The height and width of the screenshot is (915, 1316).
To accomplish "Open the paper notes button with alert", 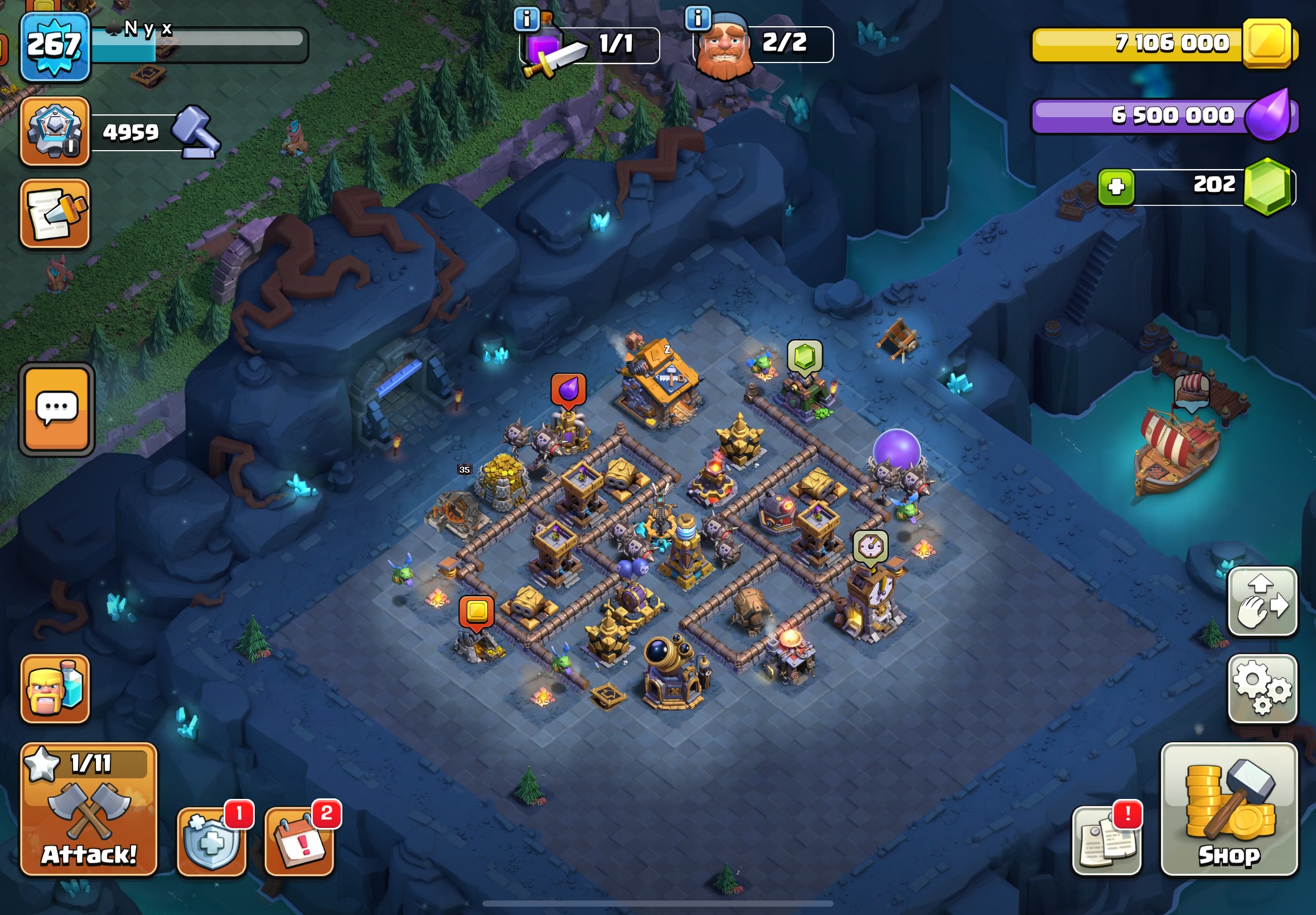I will (1106, 840).
